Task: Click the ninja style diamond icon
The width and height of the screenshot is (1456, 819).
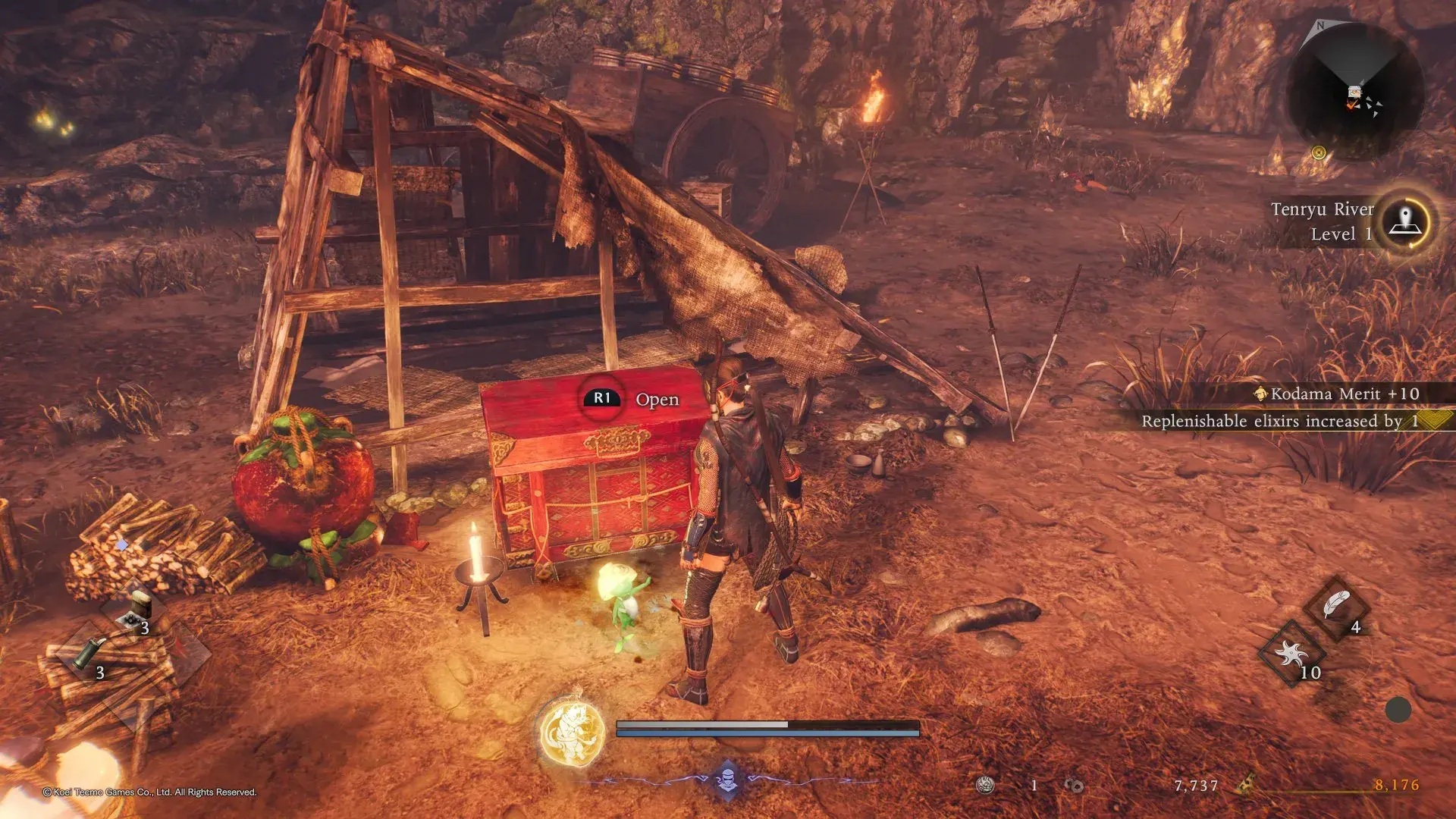Action: 727,779
